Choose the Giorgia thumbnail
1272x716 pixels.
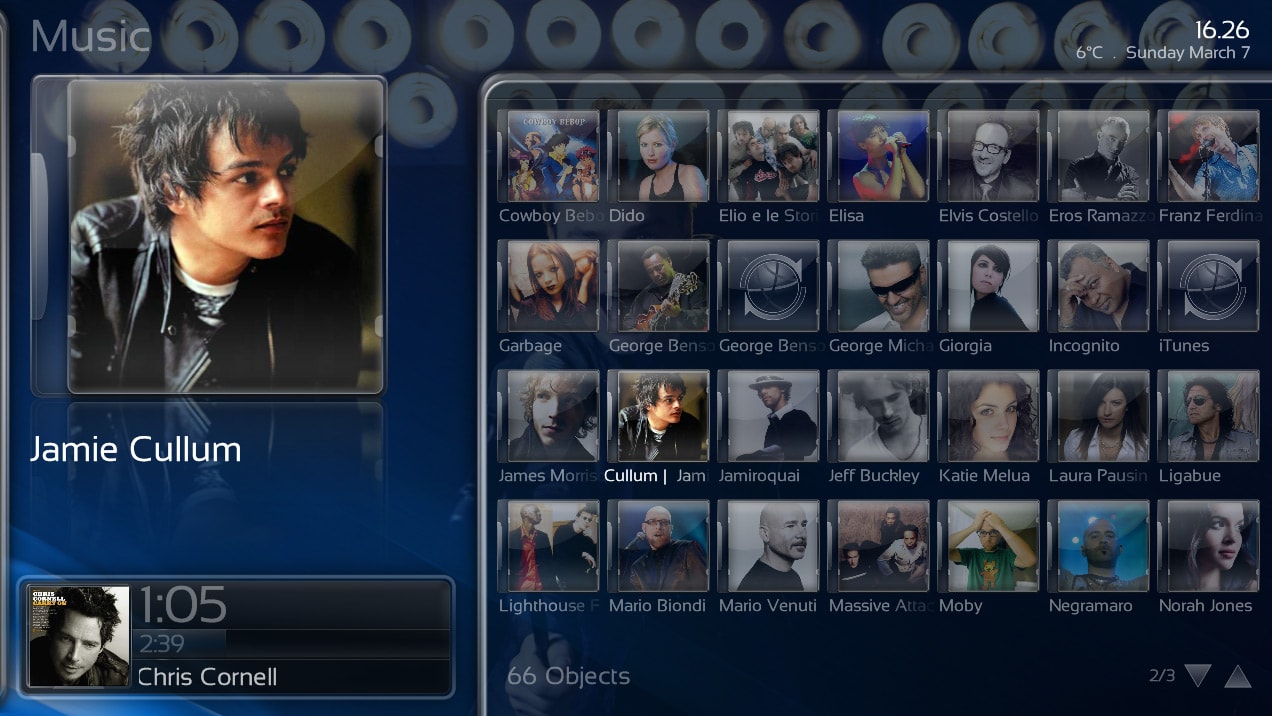(993, 286)
